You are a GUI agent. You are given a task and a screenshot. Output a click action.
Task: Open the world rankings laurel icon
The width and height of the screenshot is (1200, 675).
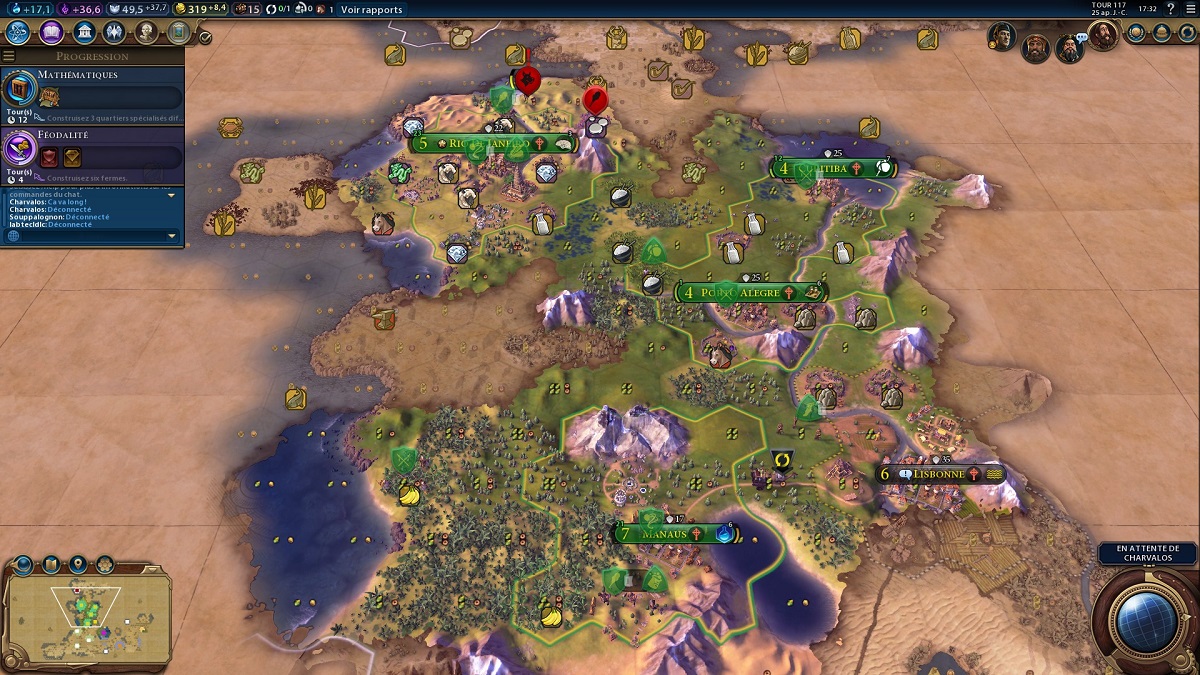pyautogui.click(x=1138, y=33)
